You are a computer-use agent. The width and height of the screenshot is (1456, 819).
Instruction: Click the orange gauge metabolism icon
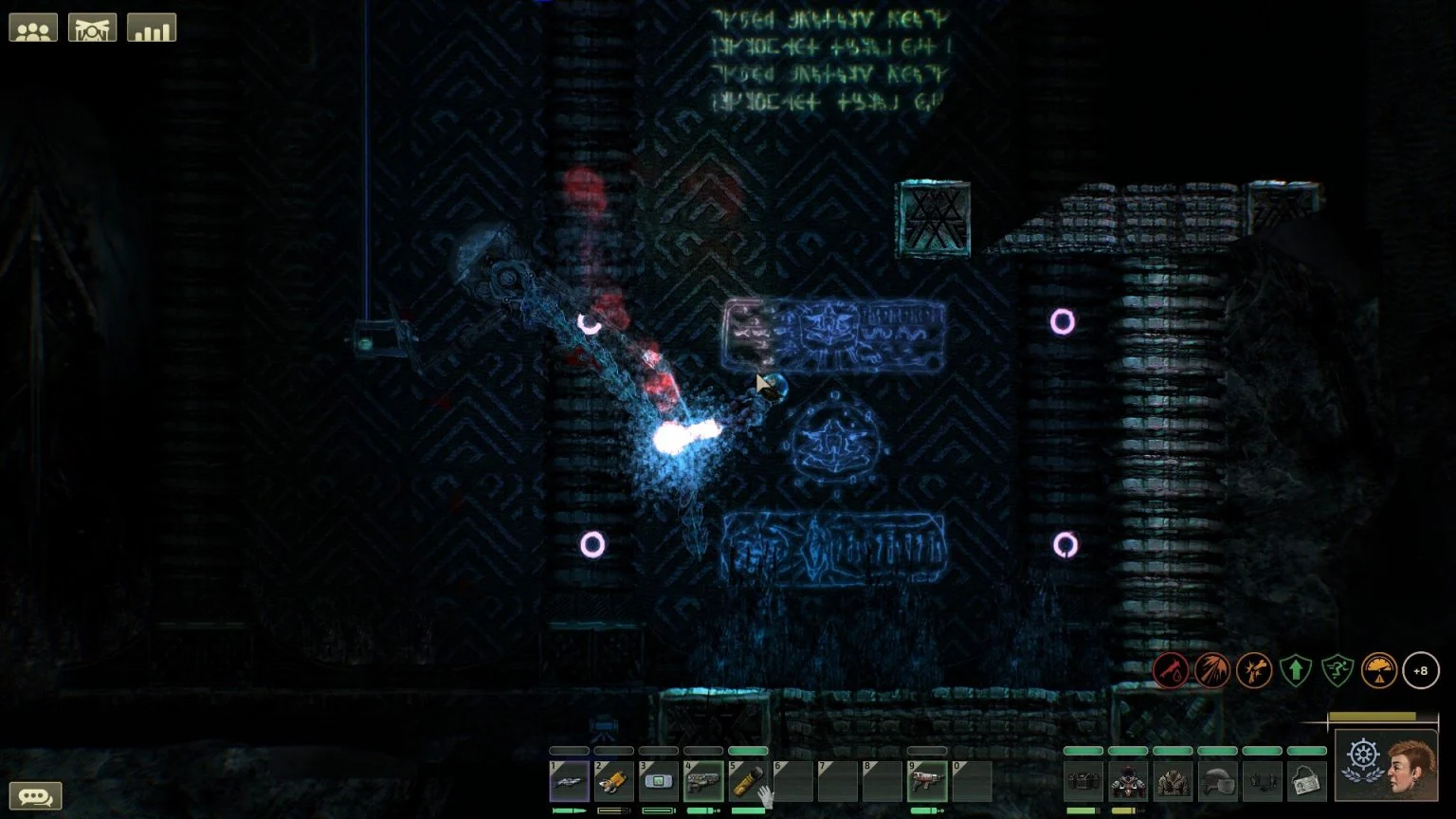click(x=1379, y=670)
